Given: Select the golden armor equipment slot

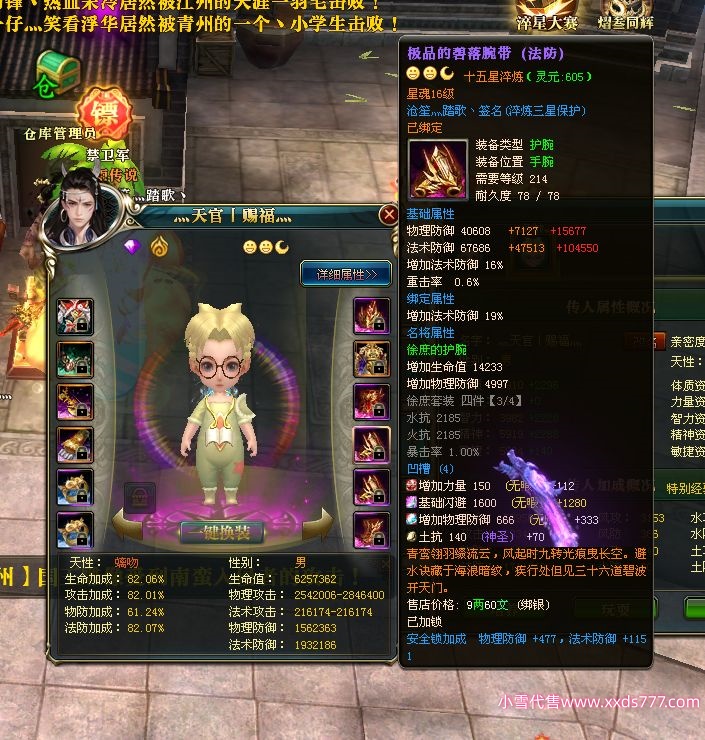Looking at the screenshot, I should (371, 359).
